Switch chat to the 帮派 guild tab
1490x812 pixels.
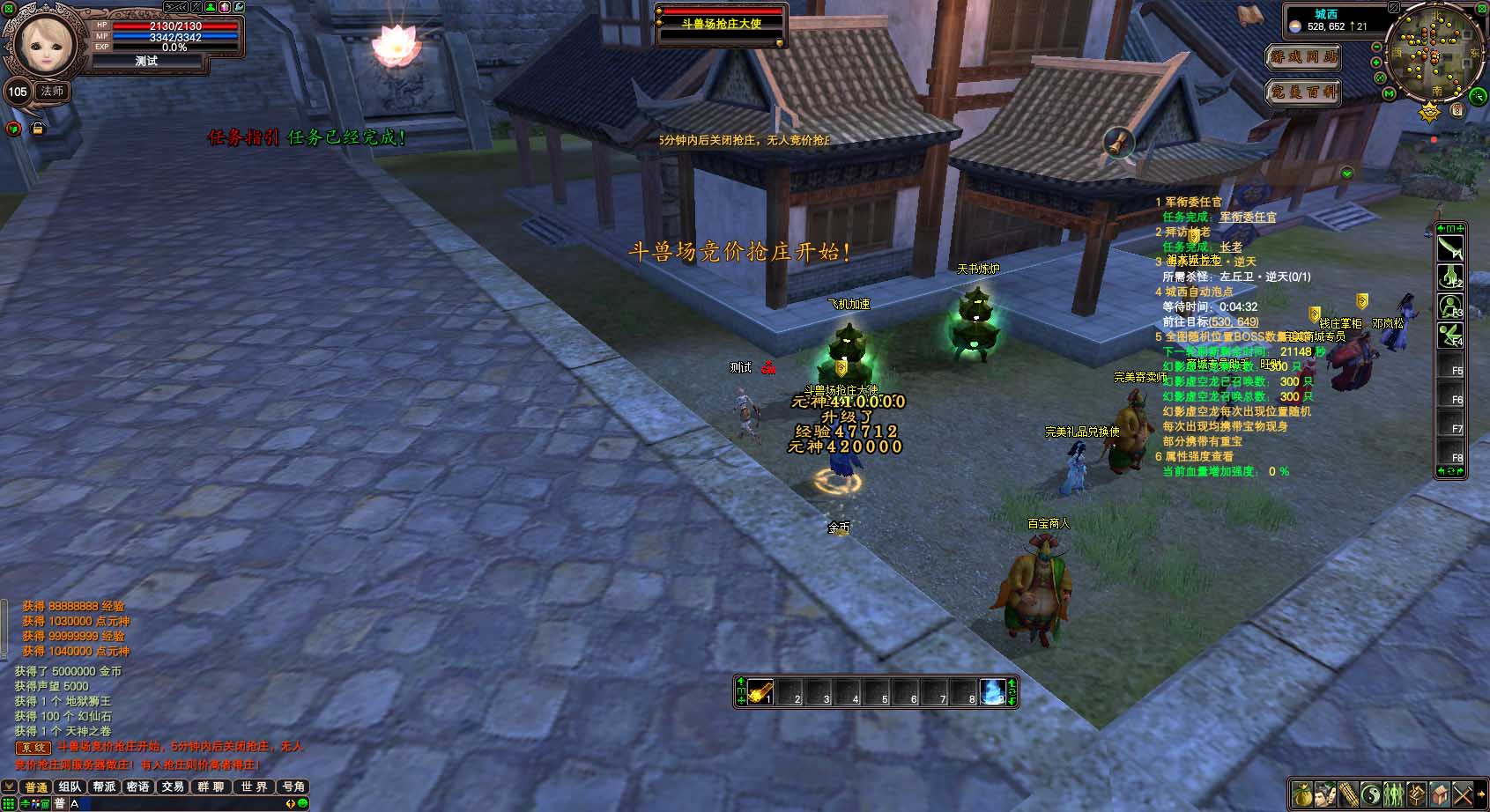pyautogui.click(x=104, y=786)
